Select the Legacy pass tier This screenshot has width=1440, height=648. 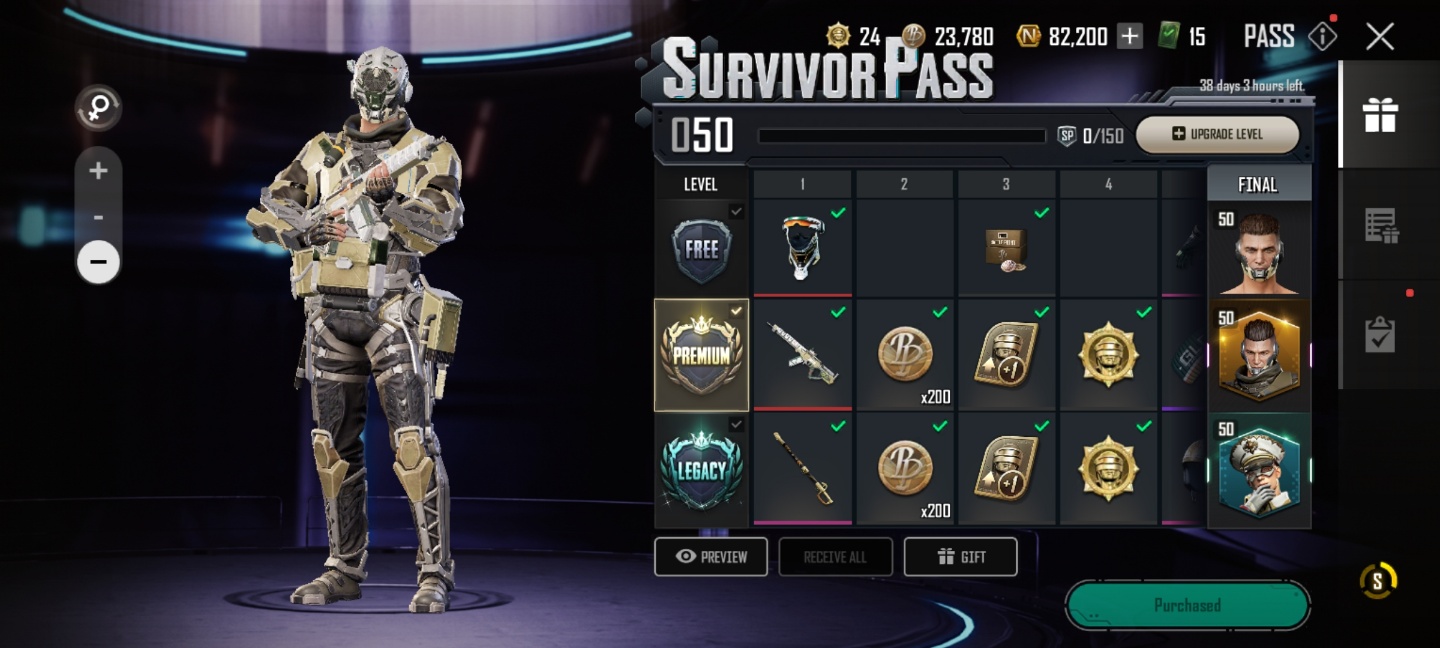(701, 470)
